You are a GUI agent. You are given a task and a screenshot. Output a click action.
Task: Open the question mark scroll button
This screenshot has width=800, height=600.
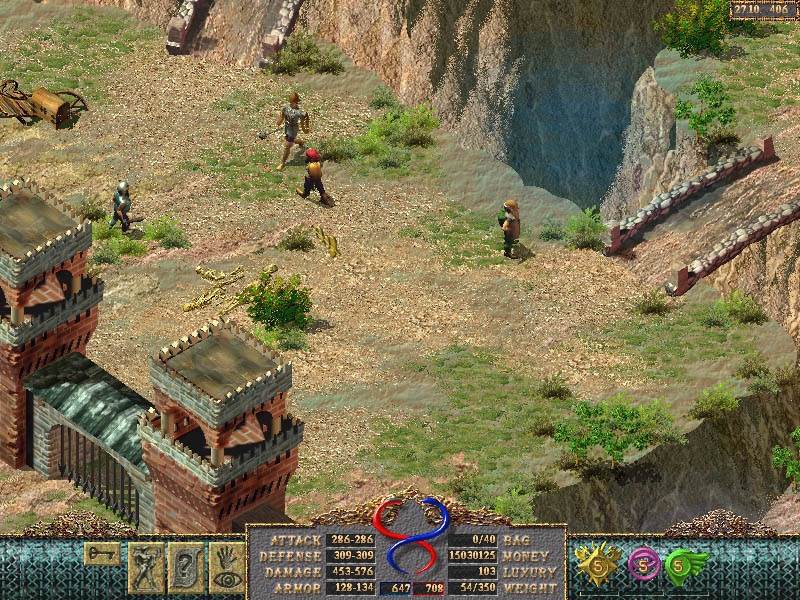[x=186, y=567]
